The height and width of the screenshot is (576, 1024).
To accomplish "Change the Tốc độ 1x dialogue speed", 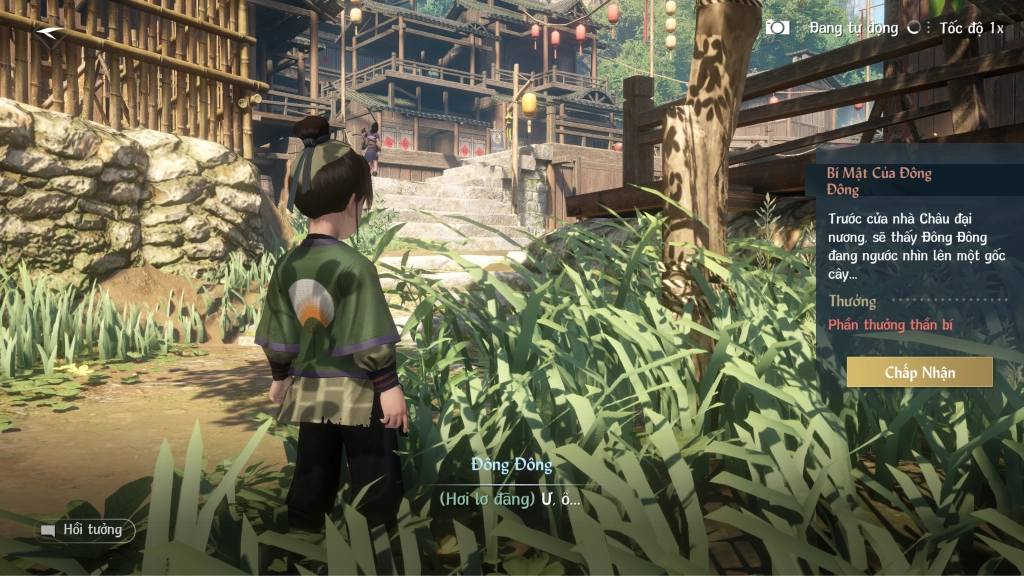I will tap(970, 28).
